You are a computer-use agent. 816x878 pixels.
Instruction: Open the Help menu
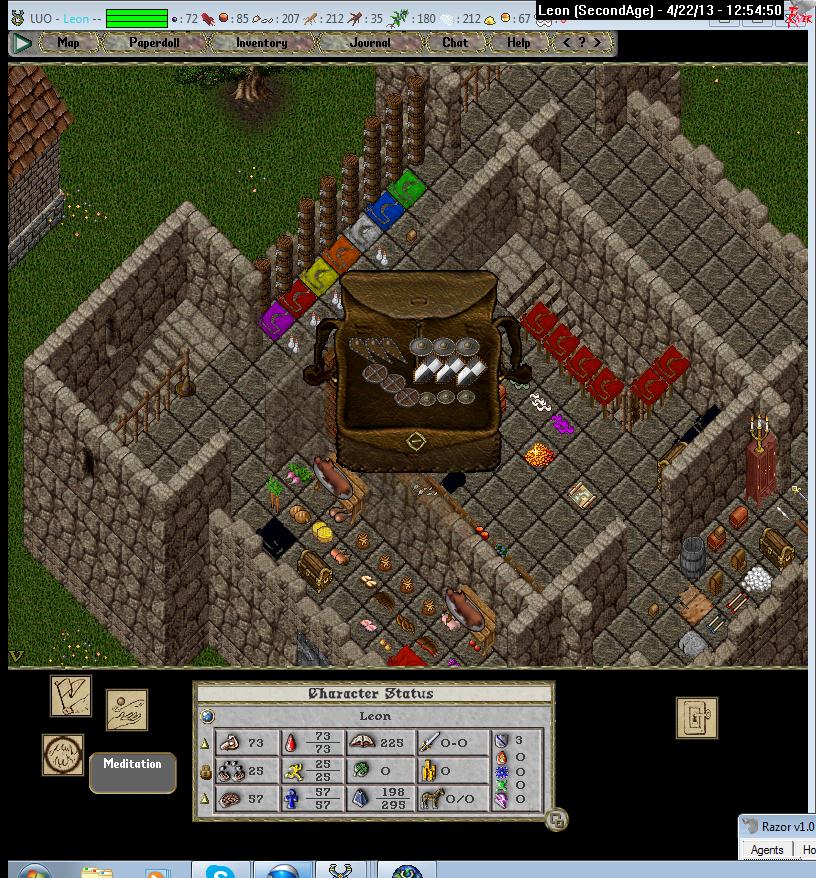[518, 43]
